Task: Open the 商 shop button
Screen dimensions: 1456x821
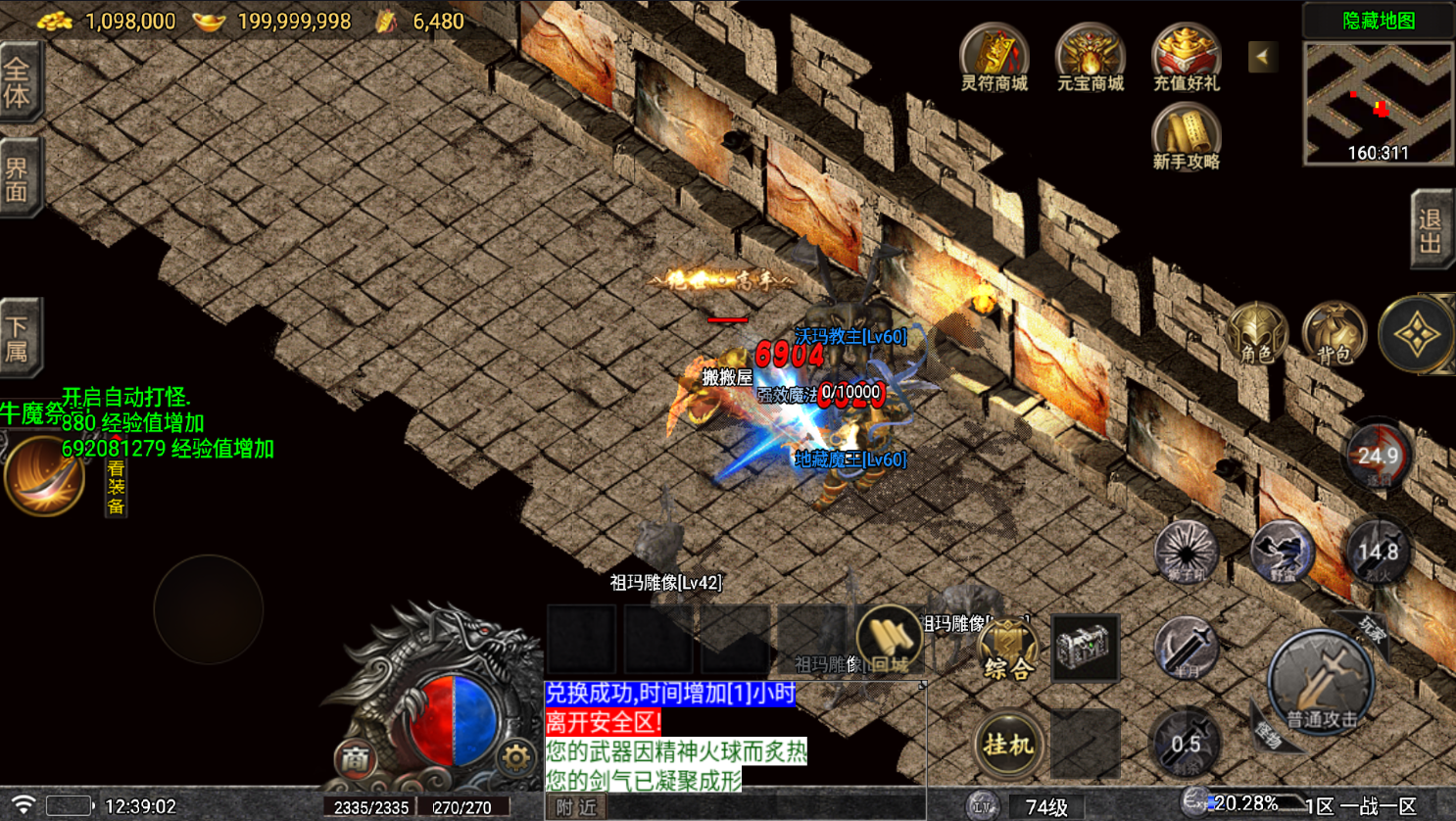Action: click(355, 757)
